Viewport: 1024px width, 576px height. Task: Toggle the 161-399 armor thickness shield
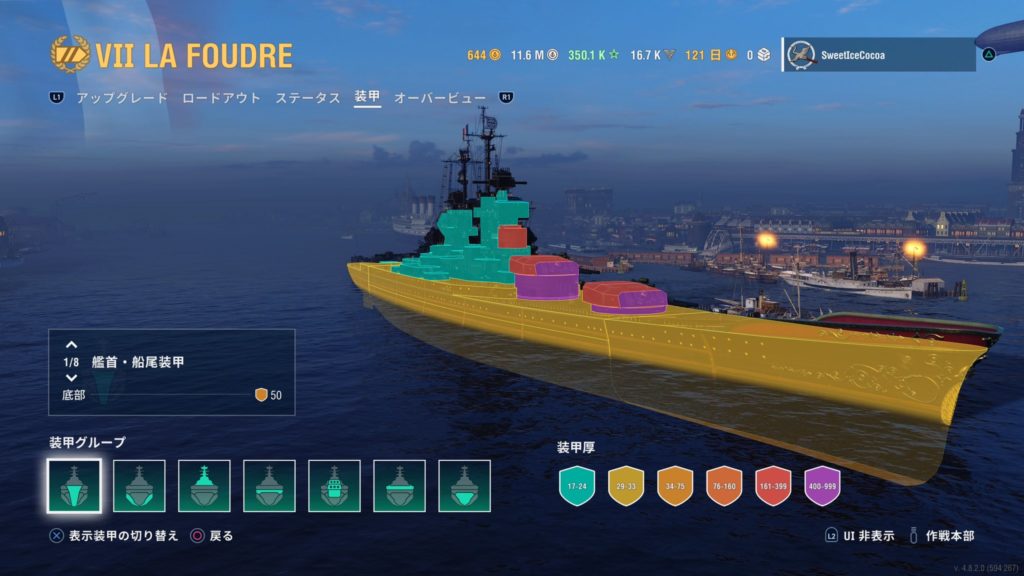pos(773,486)
